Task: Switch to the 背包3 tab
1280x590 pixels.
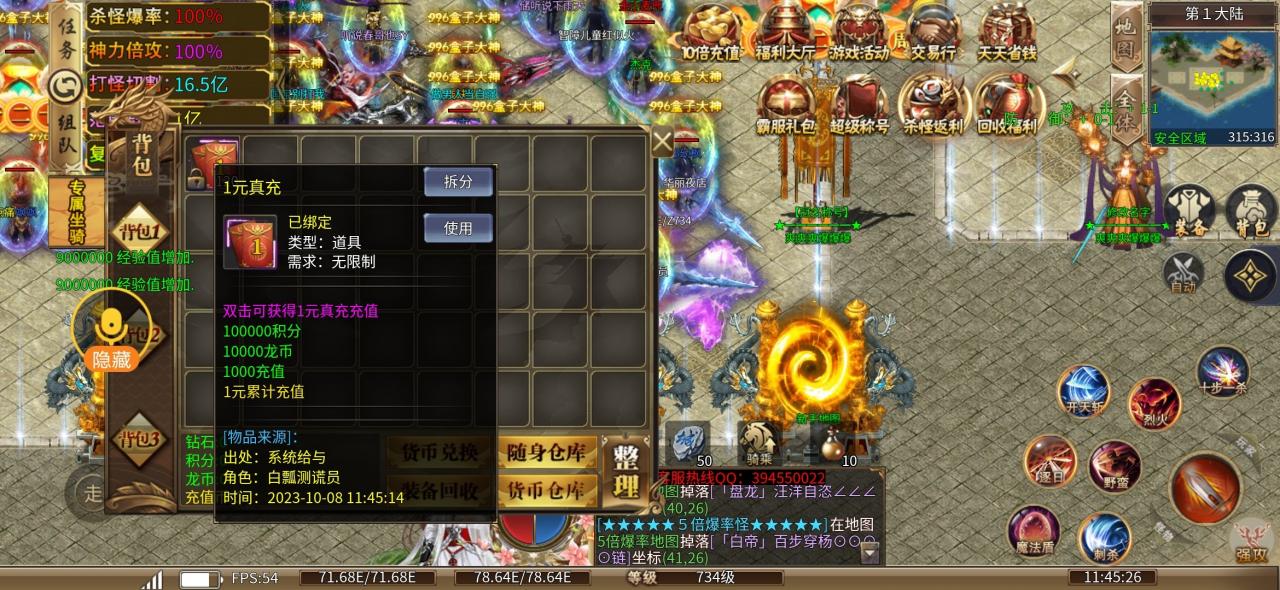Action: (140, 438)
